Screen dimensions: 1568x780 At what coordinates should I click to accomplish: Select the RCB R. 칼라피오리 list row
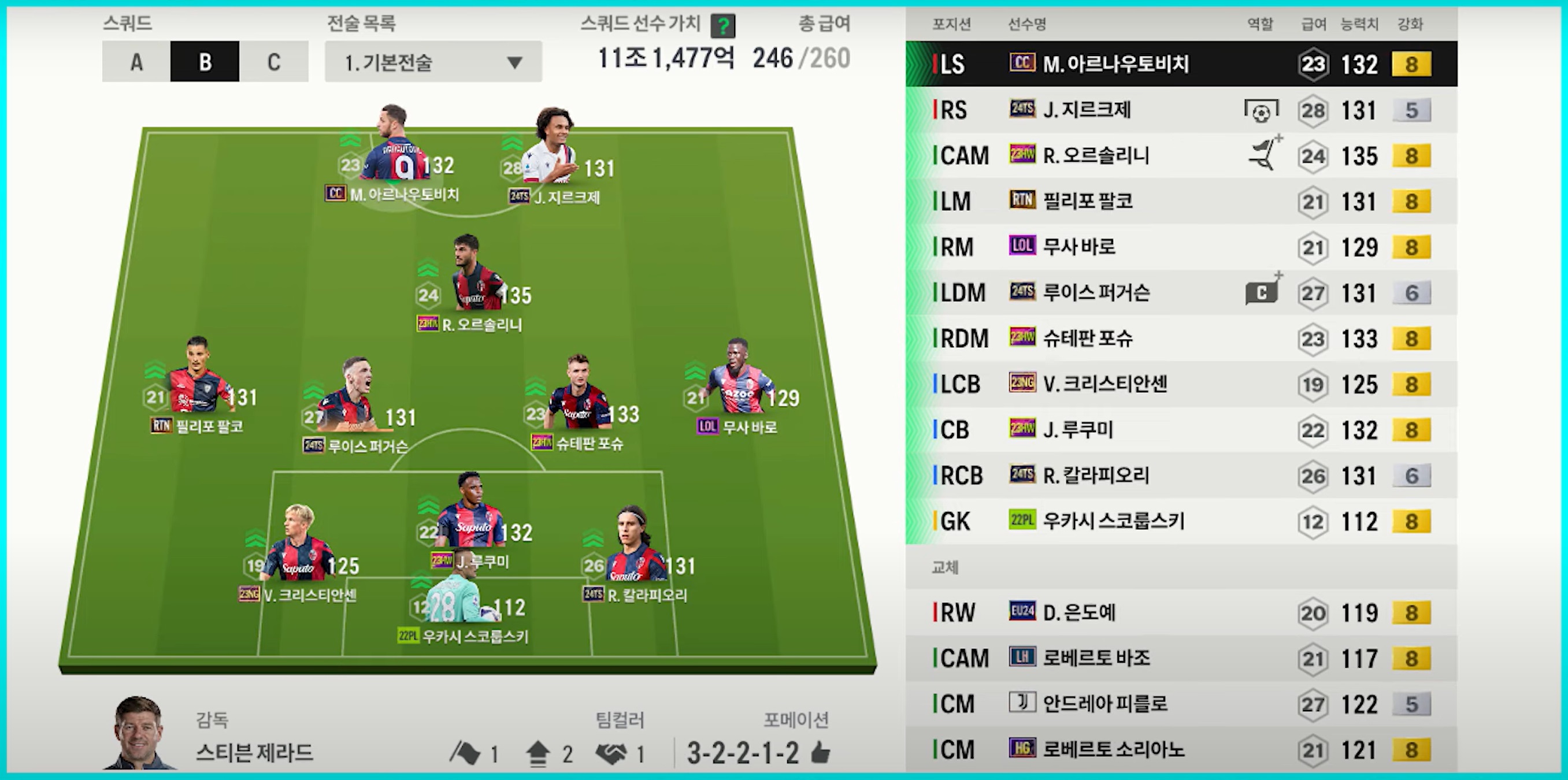pos(1181,475)
